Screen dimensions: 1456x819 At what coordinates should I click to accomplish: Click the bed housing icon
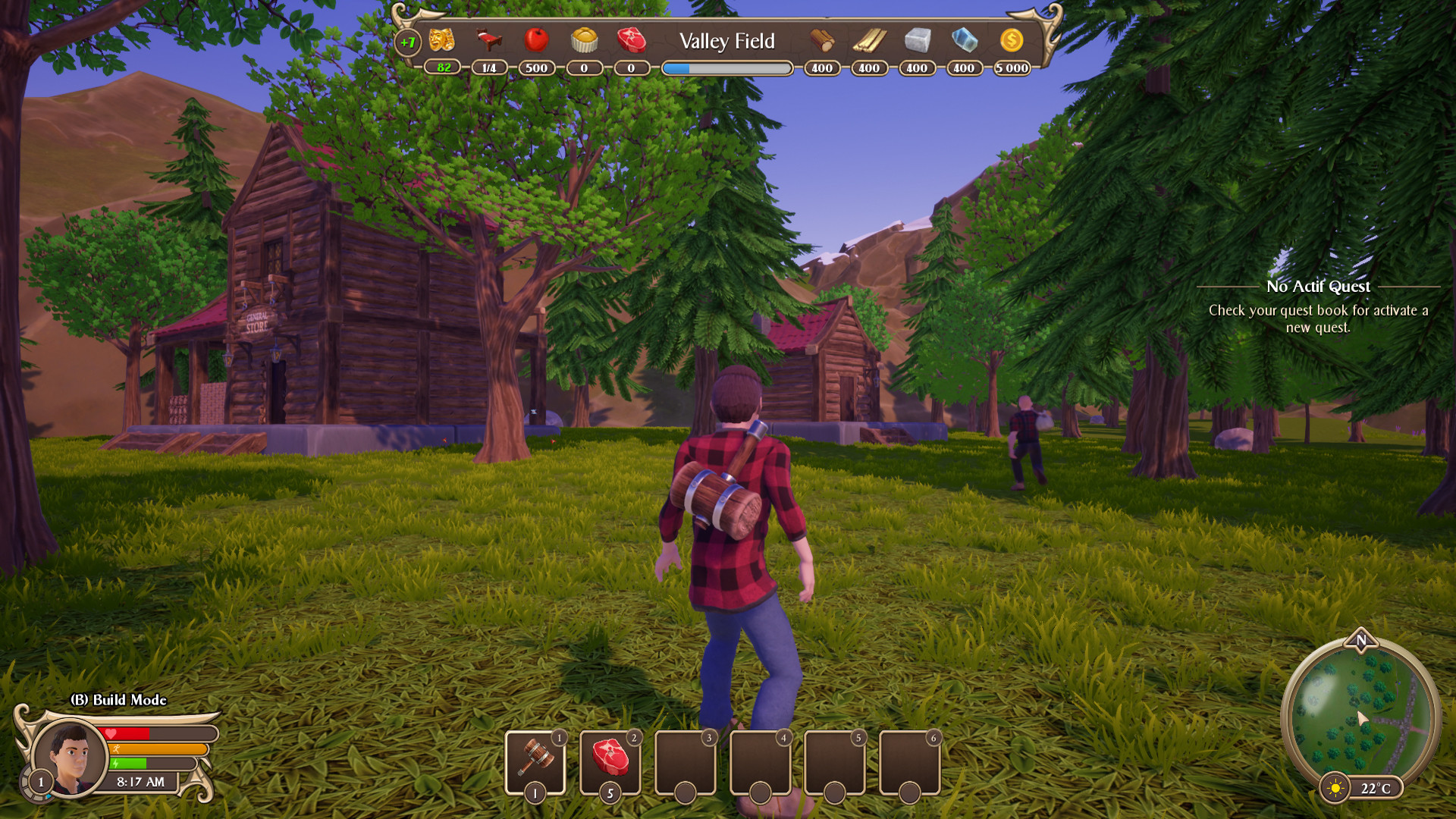point(490,42)
